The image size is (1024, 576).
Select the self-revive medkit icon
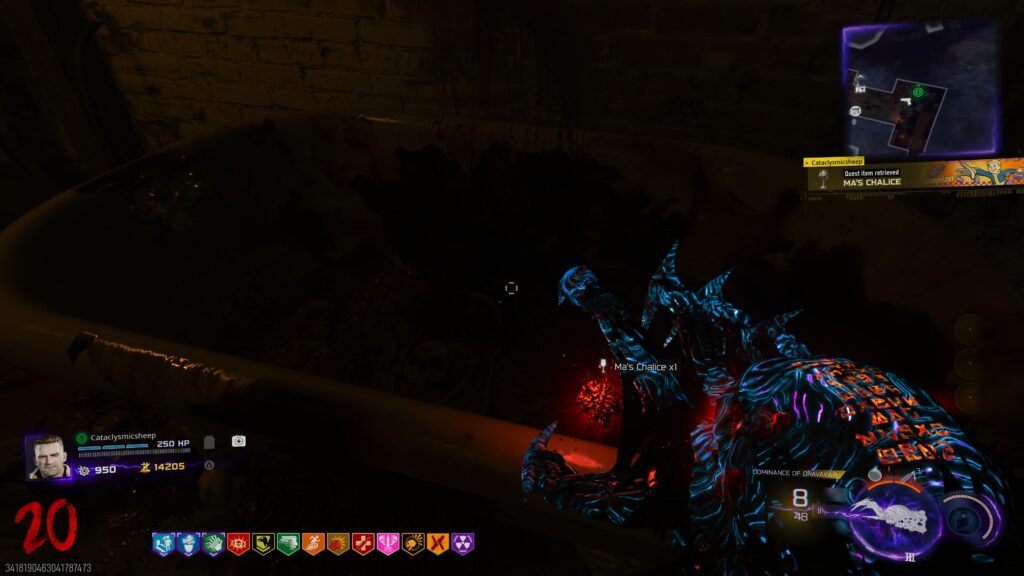(x=239, y=441)
